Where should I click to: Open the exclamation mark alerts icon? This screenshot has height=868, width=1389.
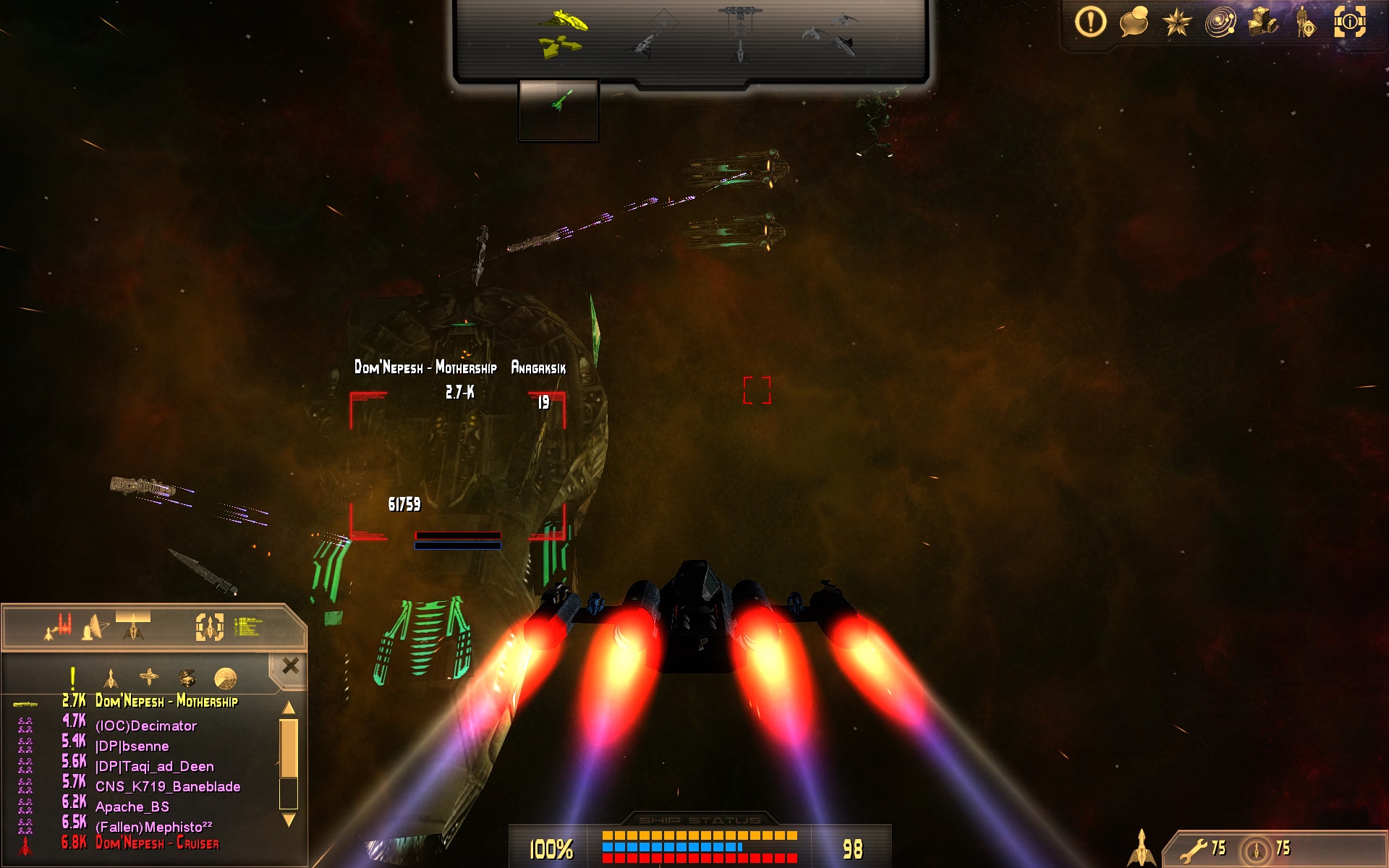click(1090, 22)
